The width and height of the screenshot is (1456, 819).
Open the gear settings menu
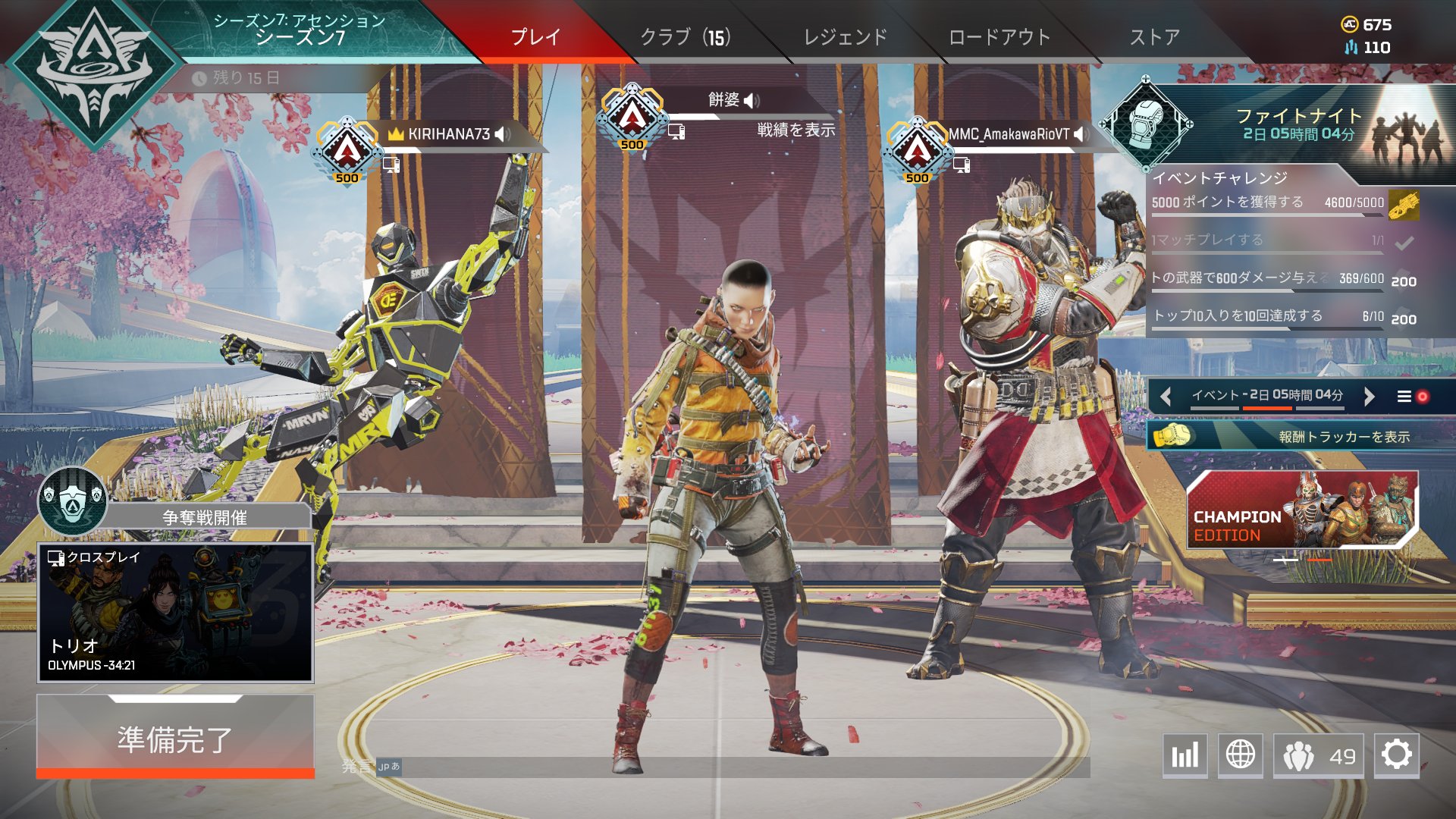click(x=1396, y=755)
